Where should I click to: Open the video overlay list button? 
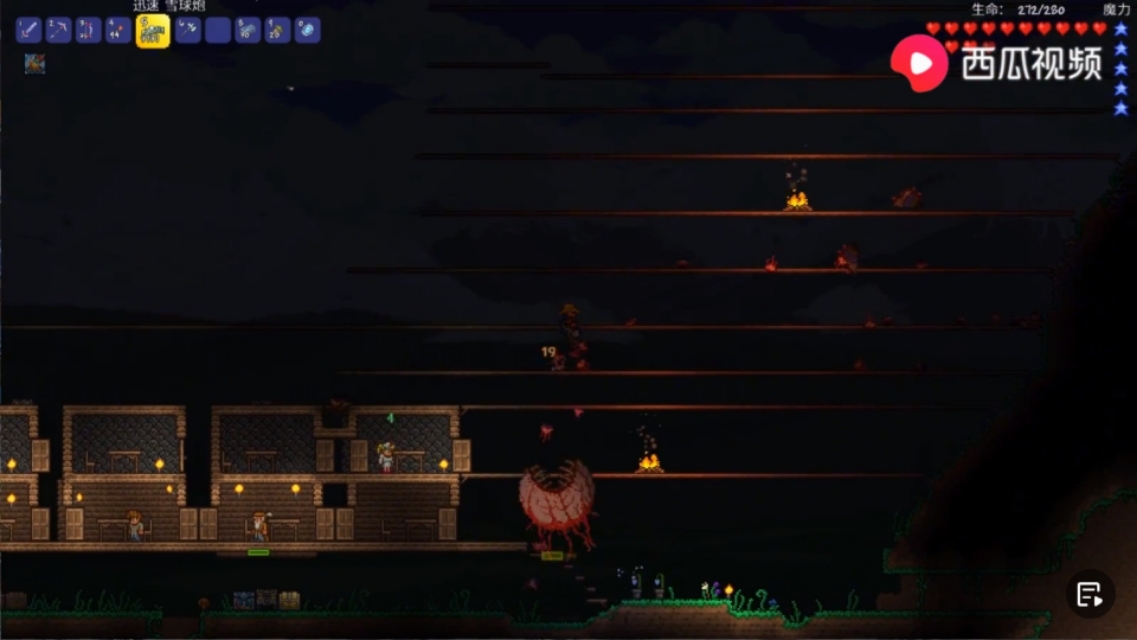(1089, 594)
